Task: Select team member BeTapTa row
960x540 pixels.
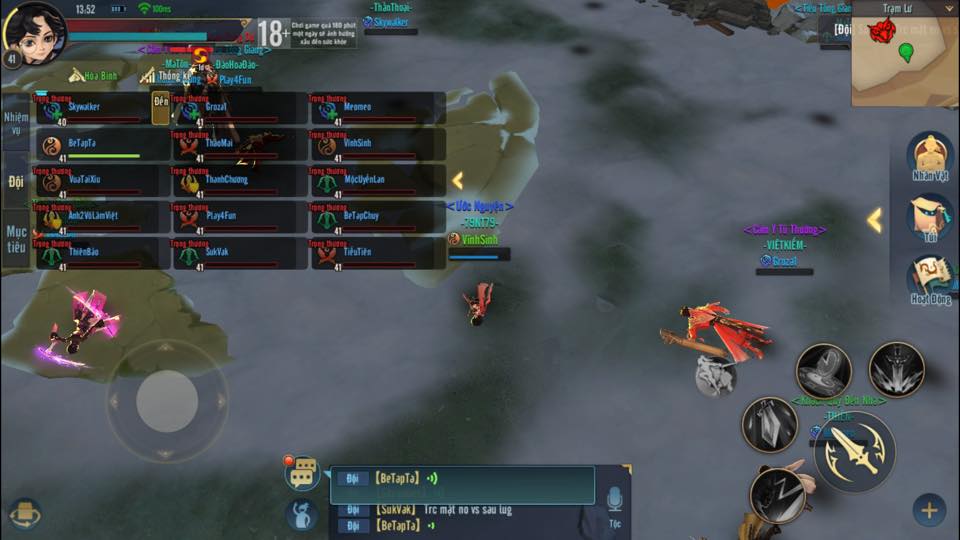Action: click(98, 145)
